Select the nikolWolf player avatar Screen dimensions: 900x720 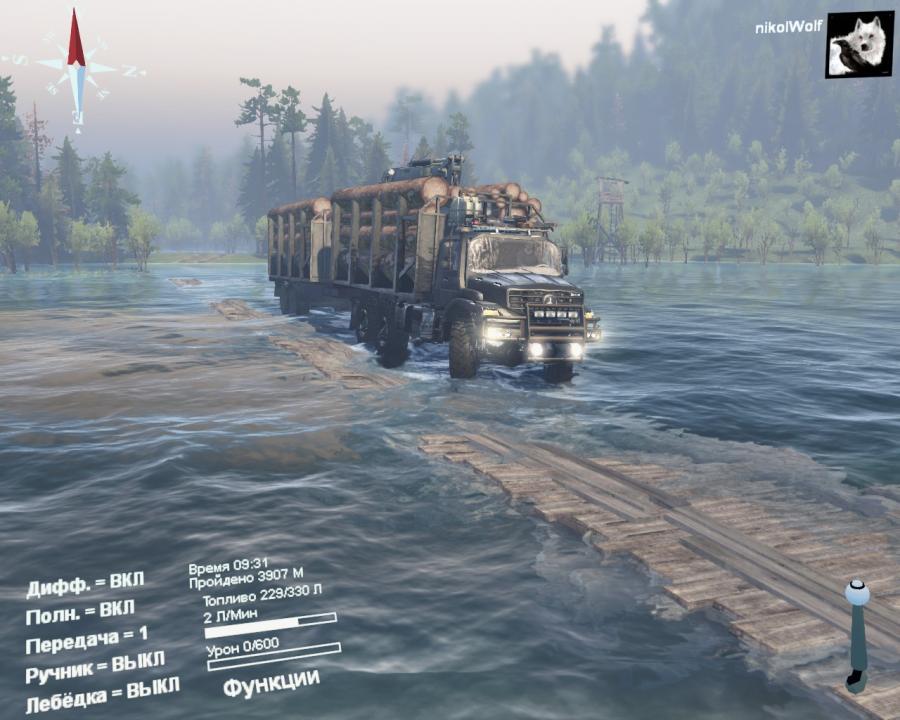click(859, 44)
